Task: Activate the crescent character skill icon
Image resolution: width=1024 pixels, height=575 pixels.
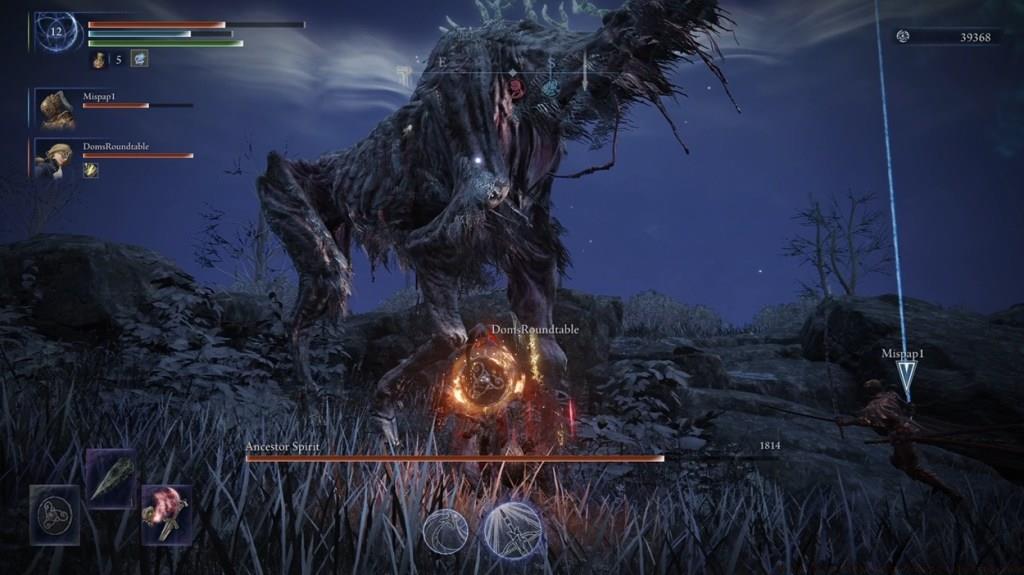Action: [x=445, y=531]
